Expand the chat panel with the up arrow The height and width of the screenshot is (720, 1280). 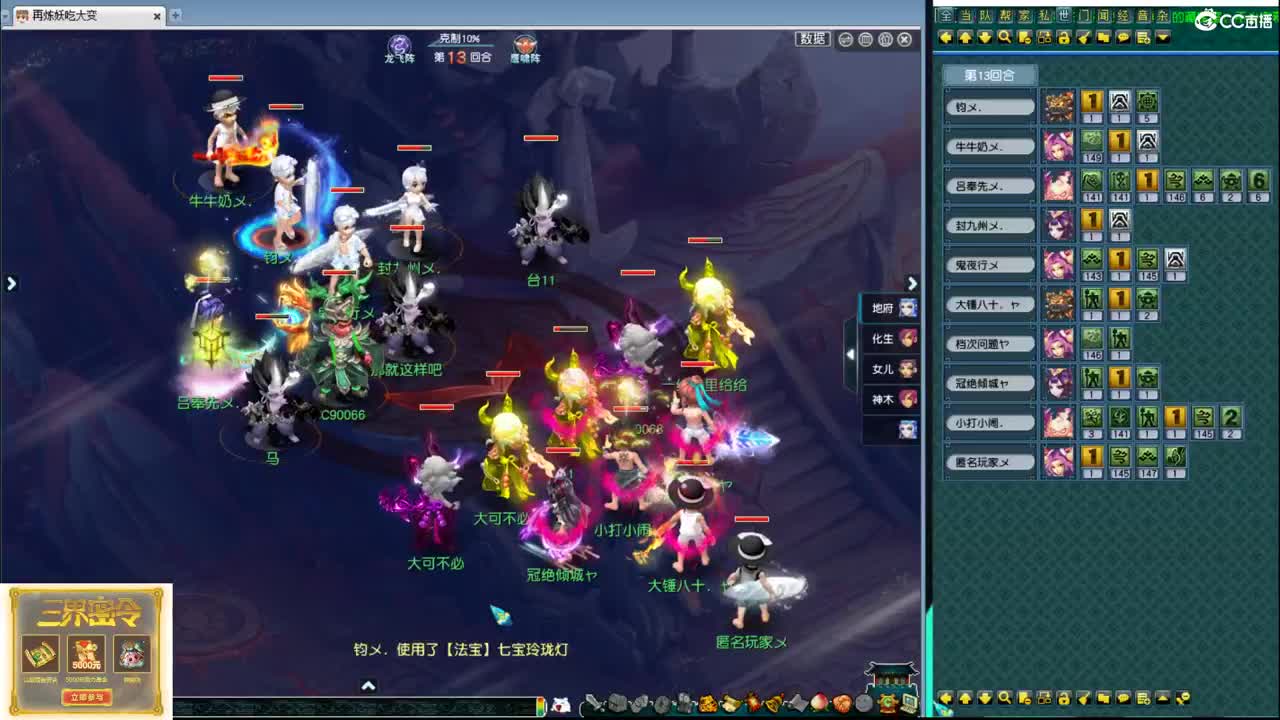pyautogui.click(x=369, y=687)
